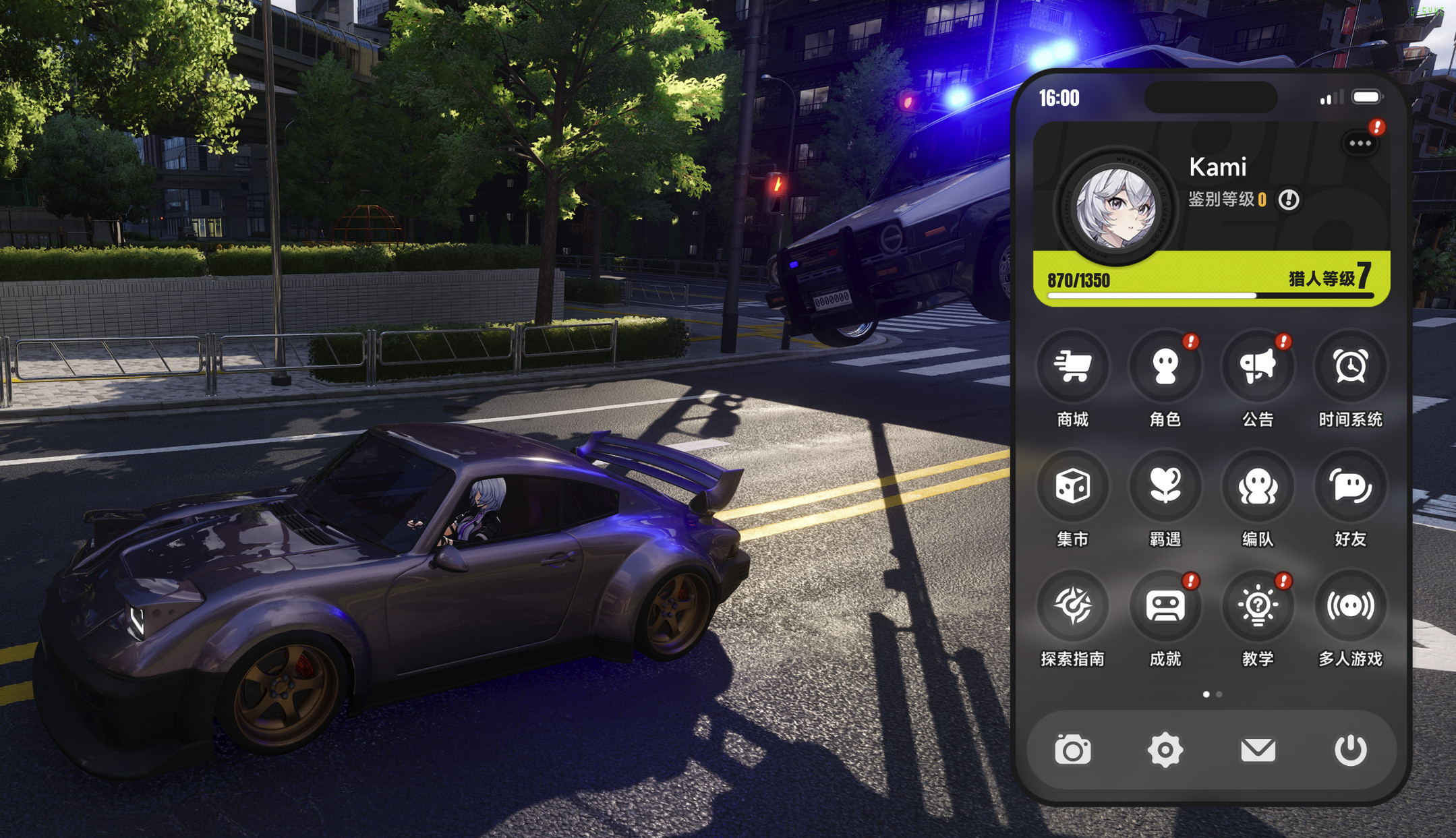Open the 编队 team formation app
The image size is (1456, 838).
point(1258,486)
